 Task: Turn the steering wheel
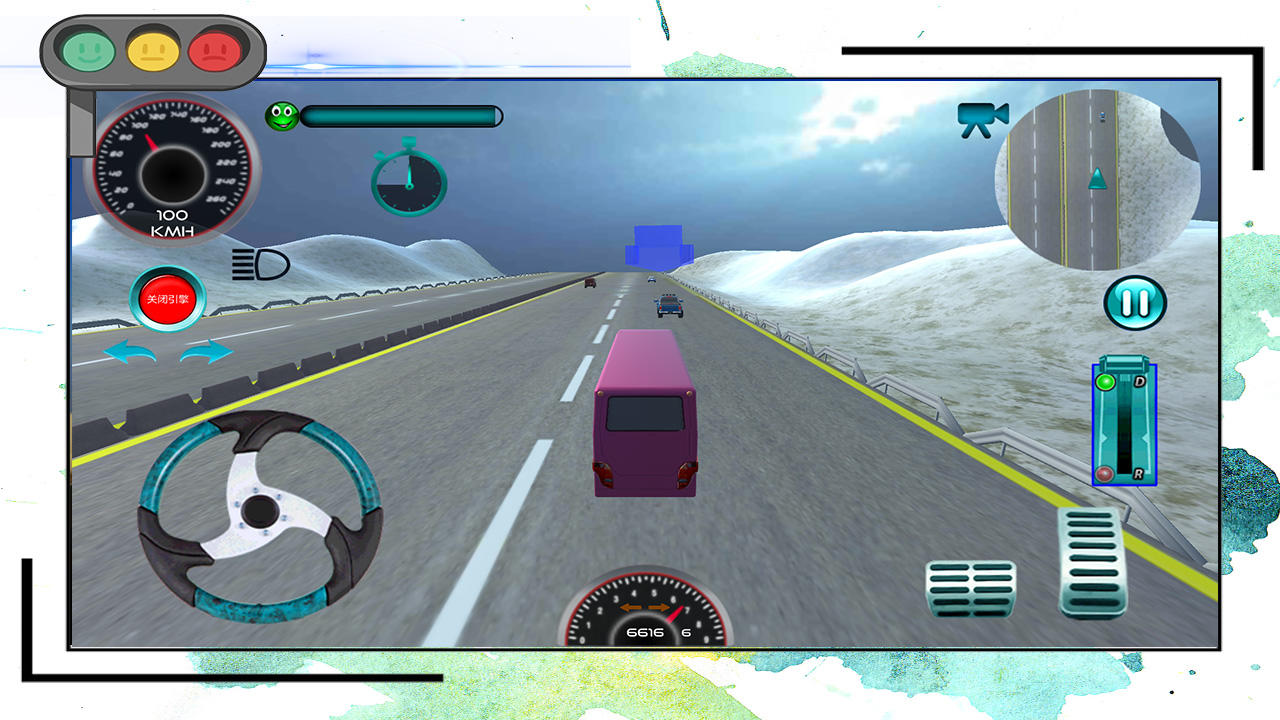(x=260, y=510)
